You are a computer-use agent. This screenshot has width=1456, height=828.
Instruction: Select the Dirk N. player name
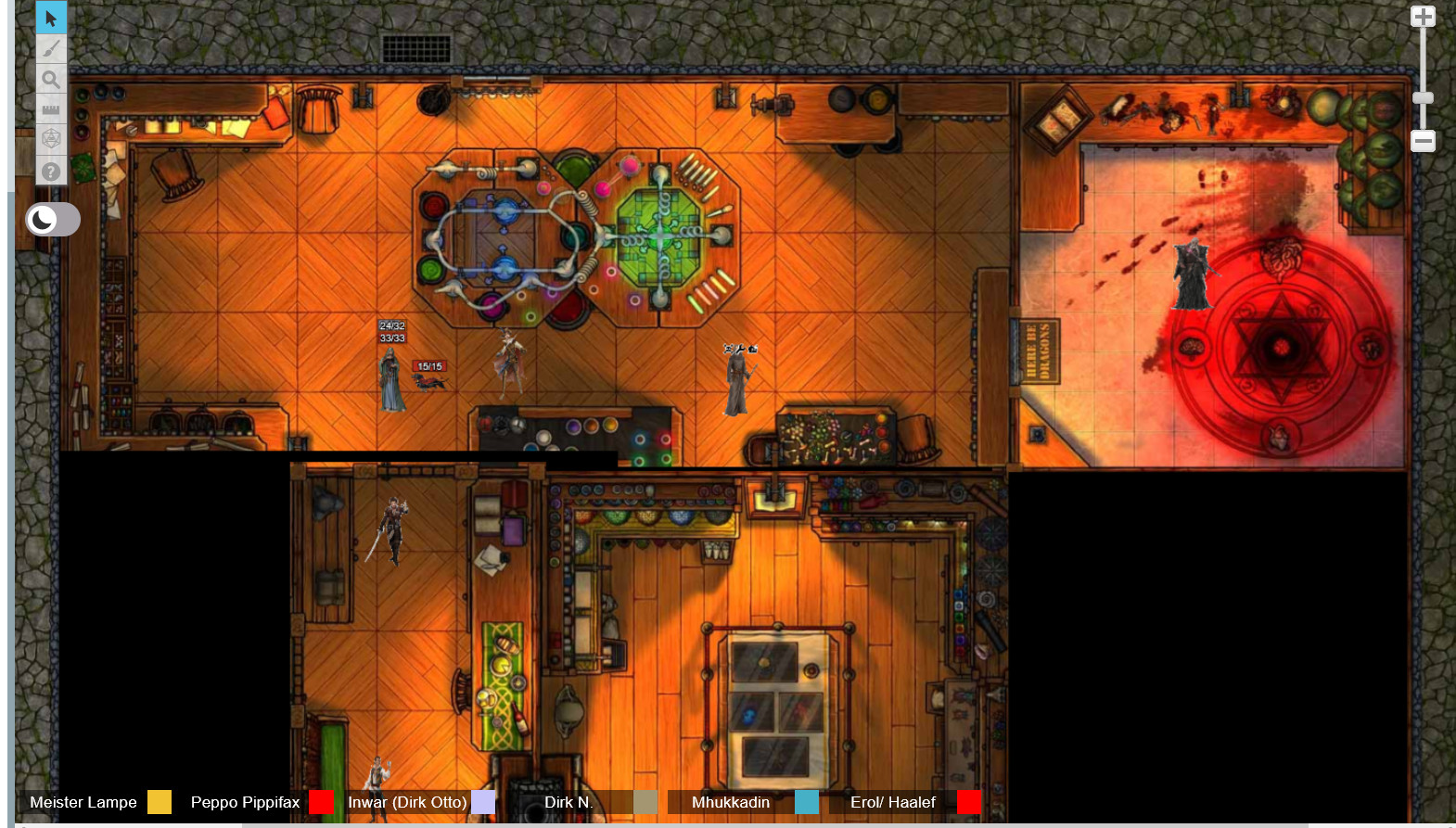pyautogui.click(x=568, y=802)
